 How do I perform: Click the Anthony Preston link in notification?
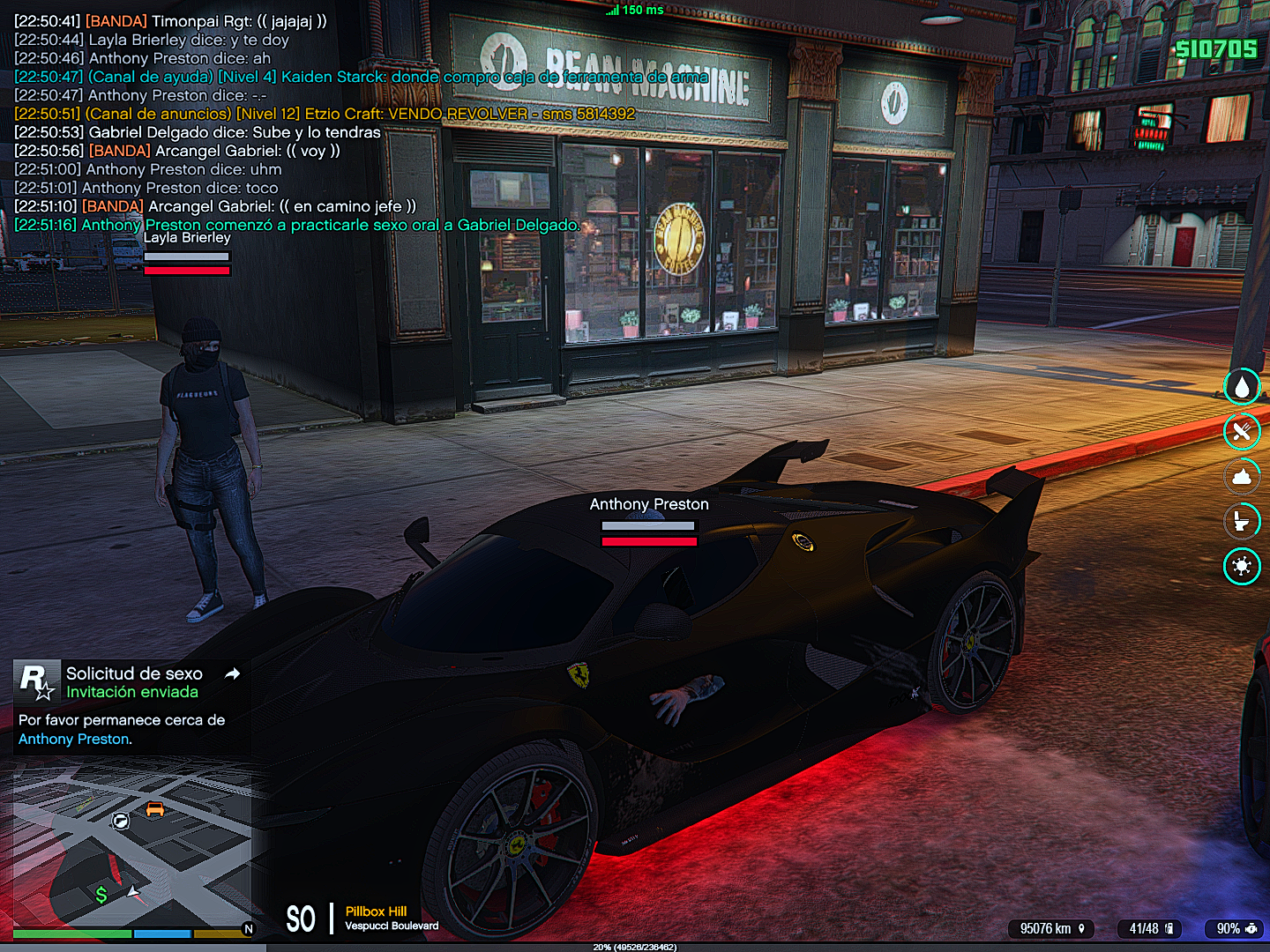(74, 739)
